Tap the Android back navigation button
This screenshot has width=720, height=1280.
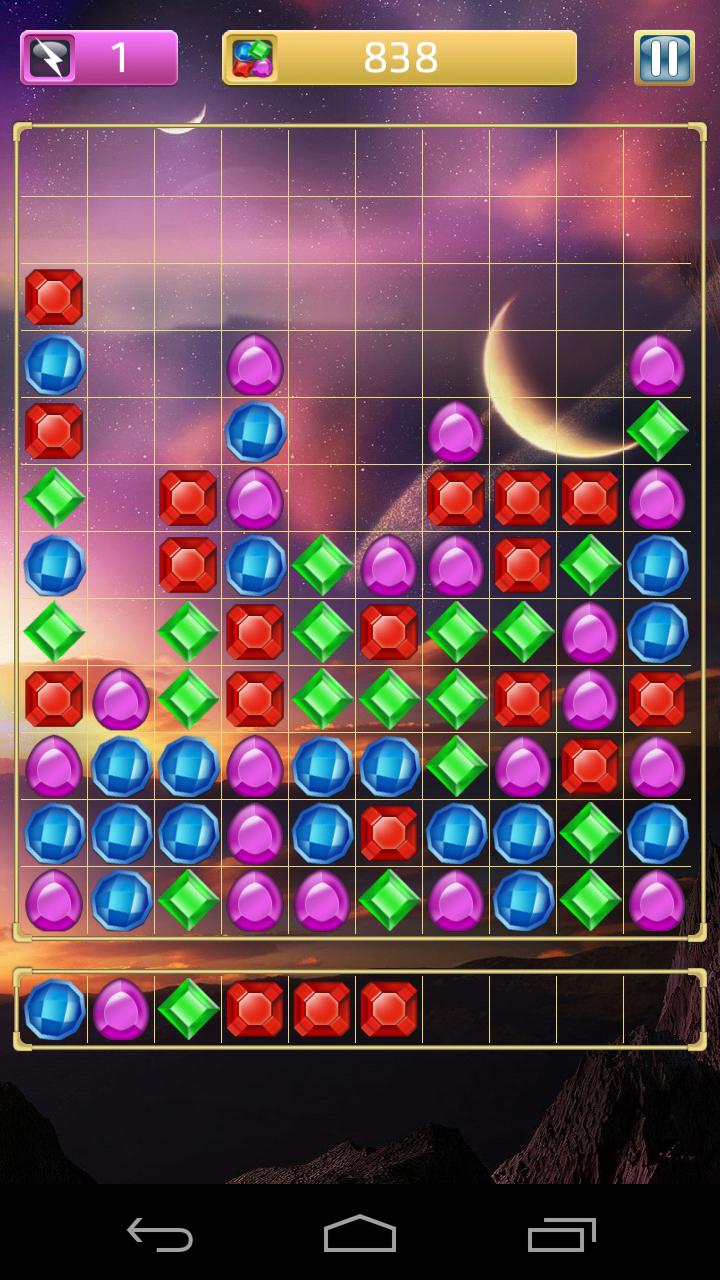pos(160,1234)
